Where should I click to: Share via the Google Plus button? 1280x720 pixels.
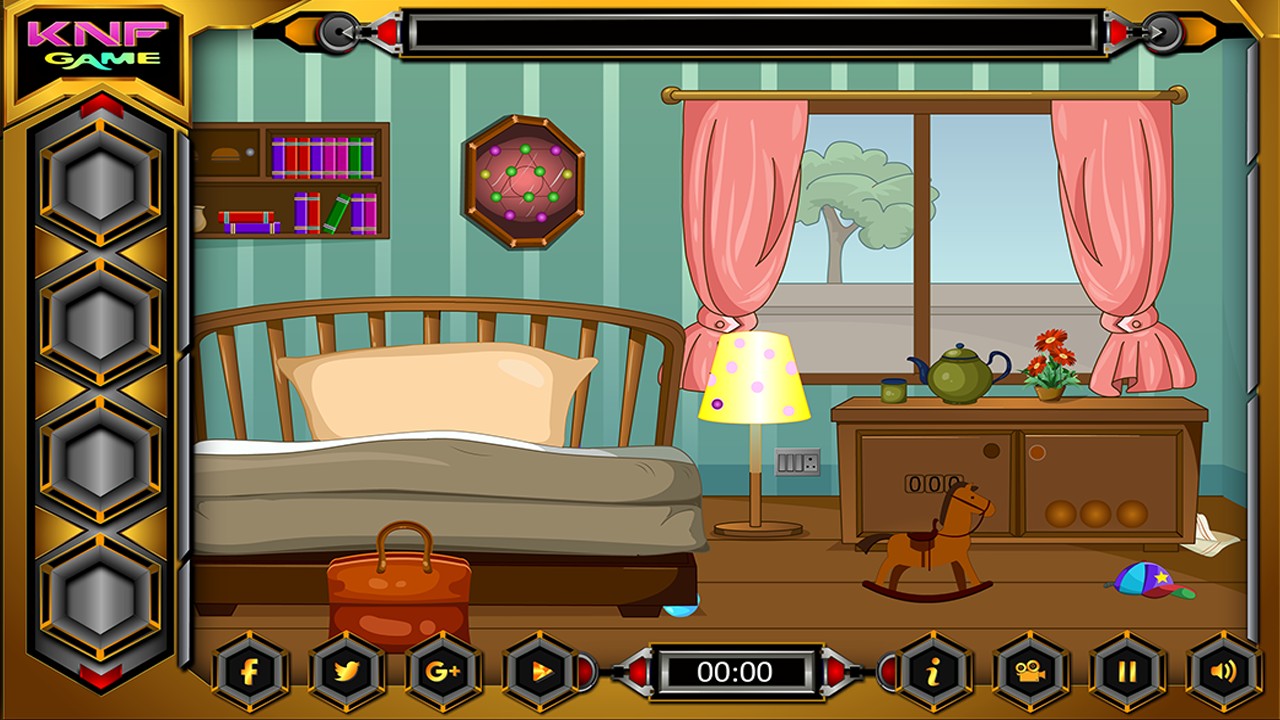(442, 671)
